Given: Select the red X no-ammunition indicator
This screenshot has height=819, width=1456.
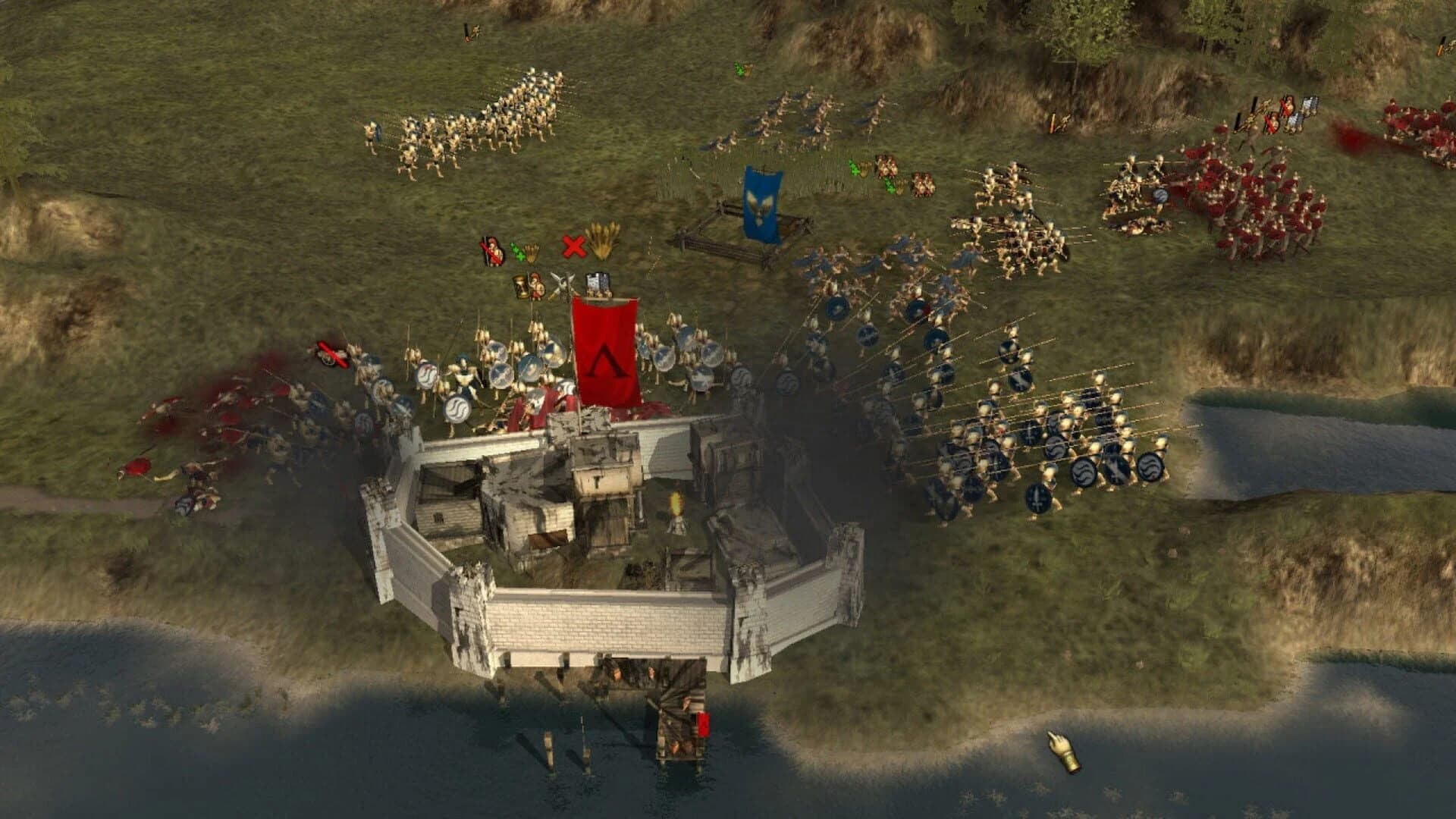Looking at the screenshot, I should tap(575, 246).
